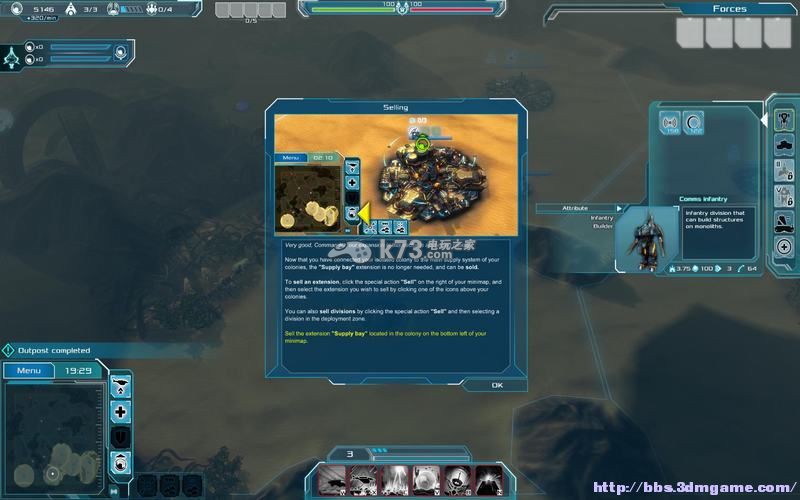Activate the plus-cross action beside the minimap
Screen dimensions: 800x500
[121, 411]
